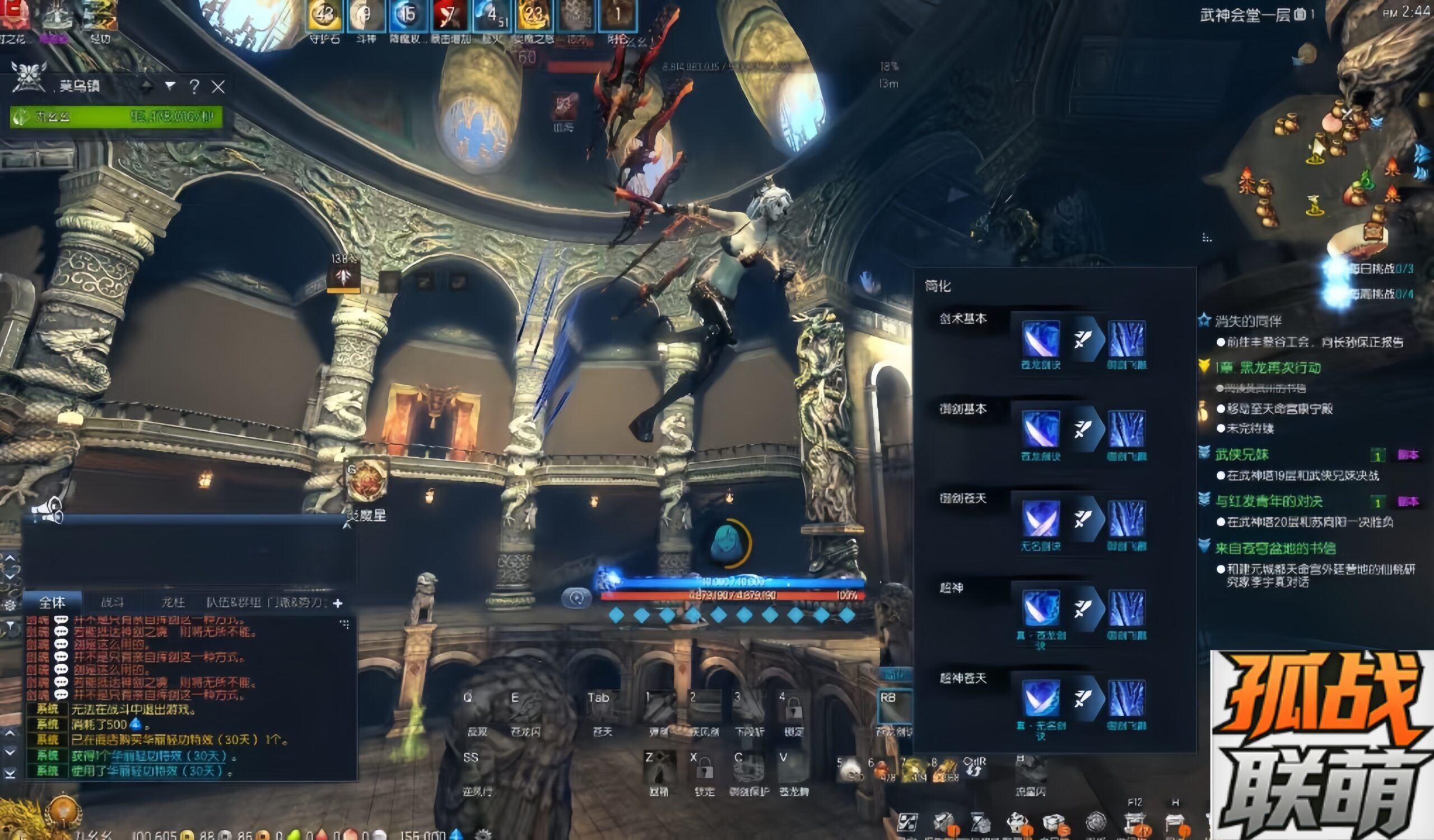Select the 守护石 buff icon

pos(324,15)
